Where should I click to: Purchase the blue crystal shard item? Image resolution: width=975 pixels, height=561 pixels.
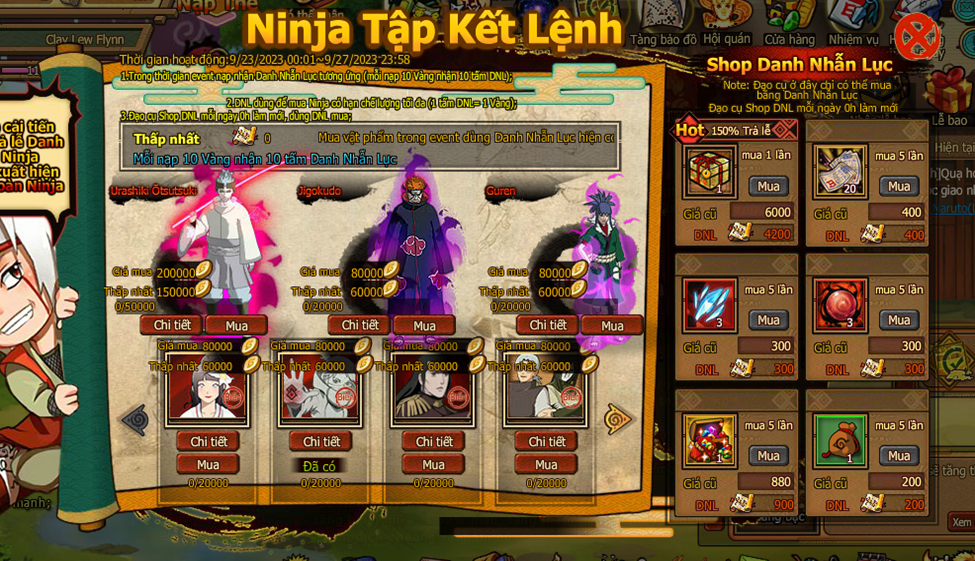[x=768, y=320]
